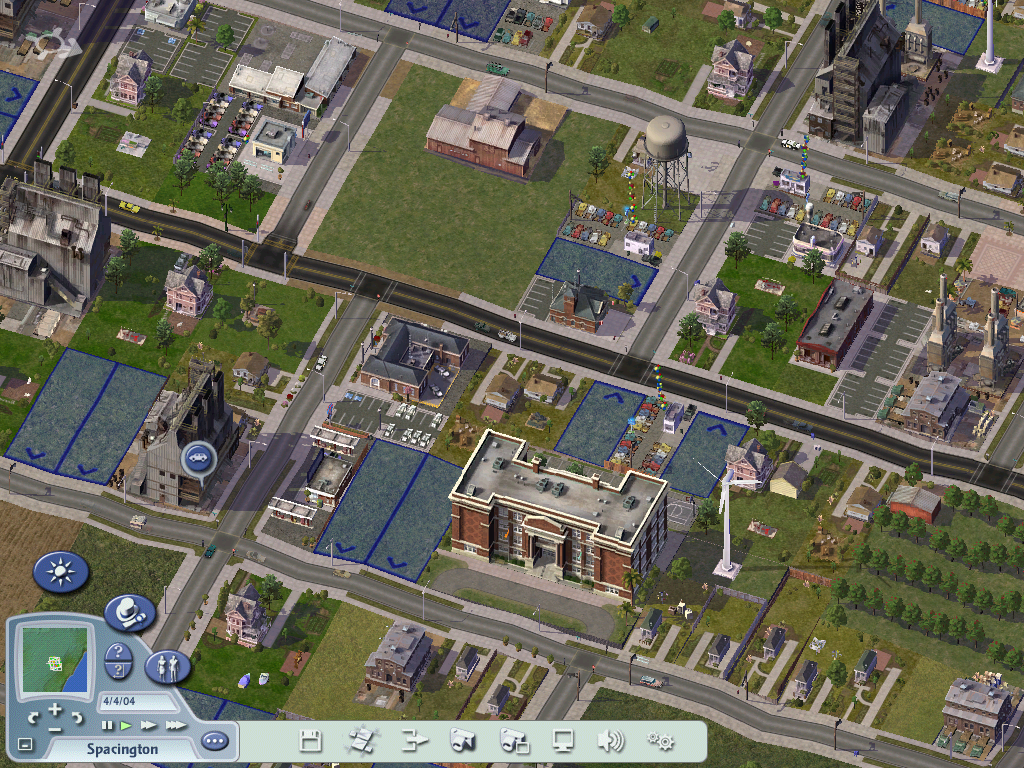Toggle the three-dots options button

click(x=214, y=742)
